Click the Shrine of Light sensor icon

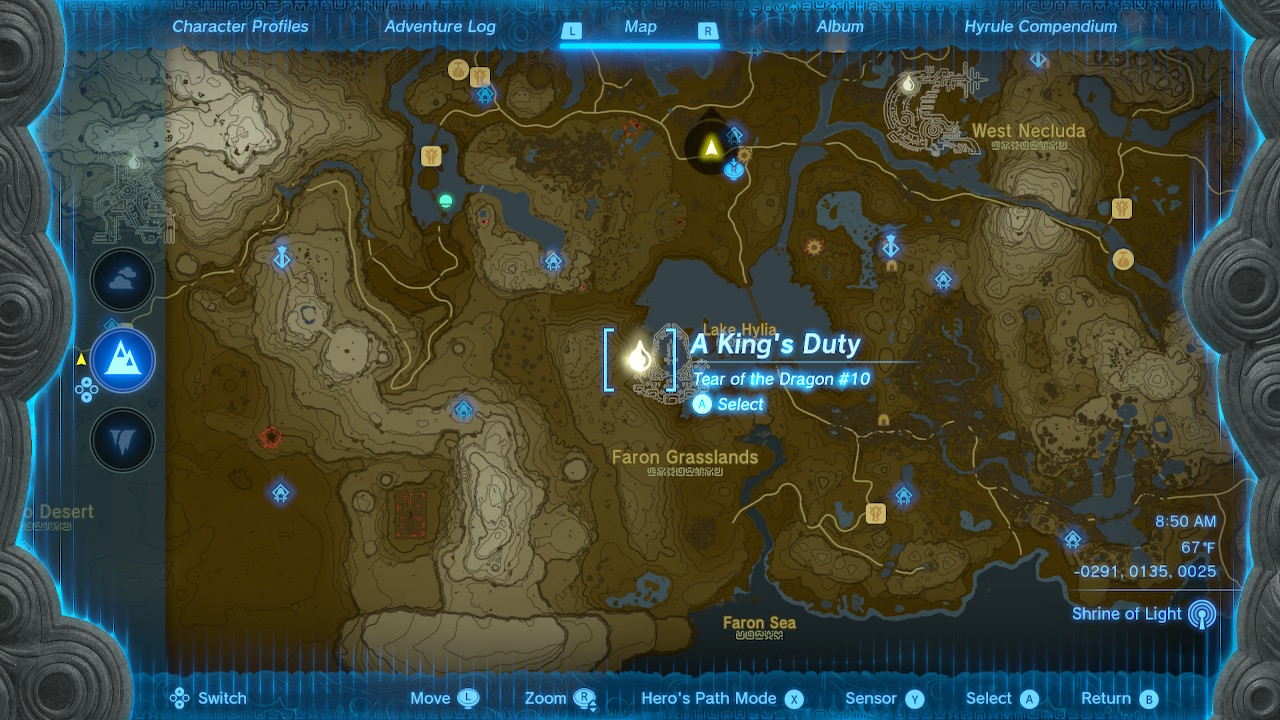point(1202,614)
